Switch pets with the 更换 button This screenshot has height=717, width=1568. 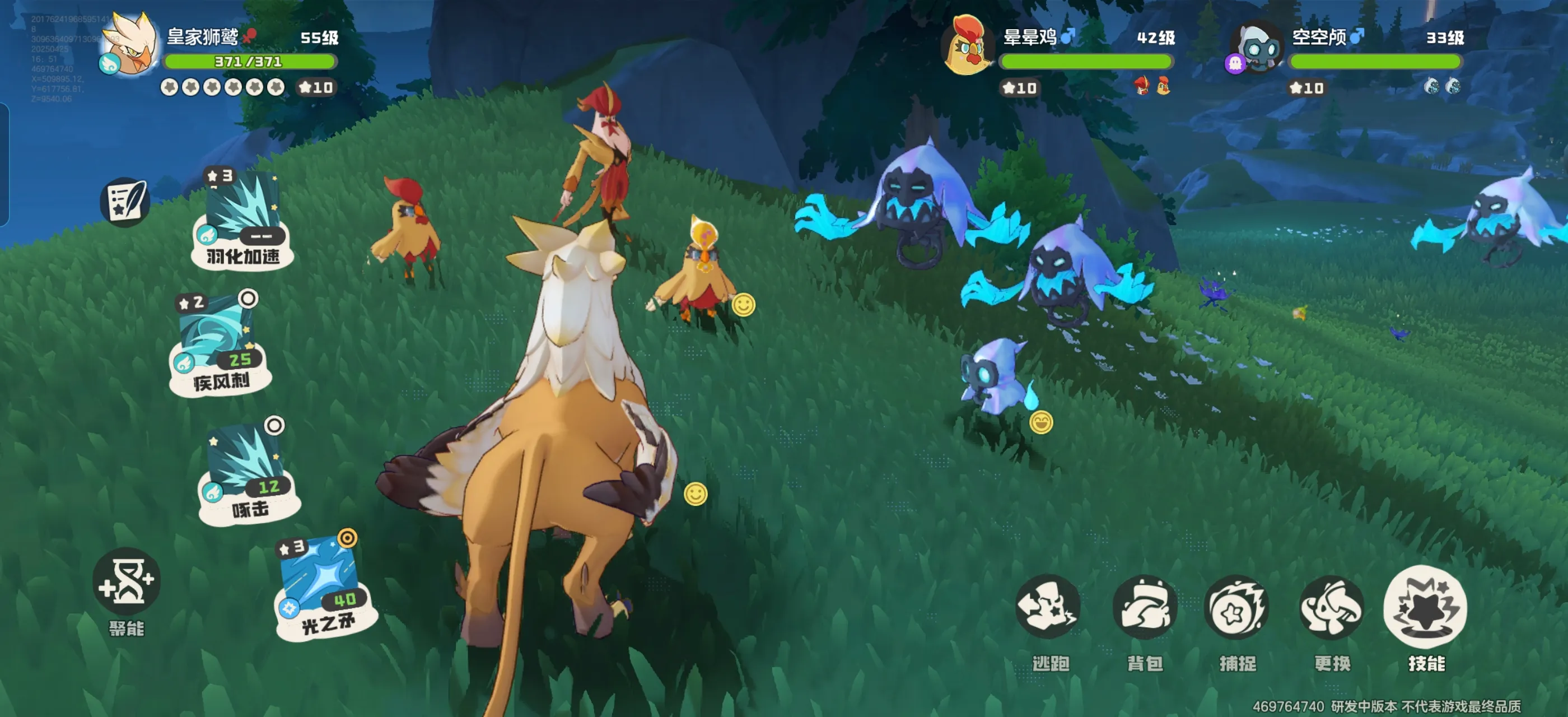[1331, 607]
